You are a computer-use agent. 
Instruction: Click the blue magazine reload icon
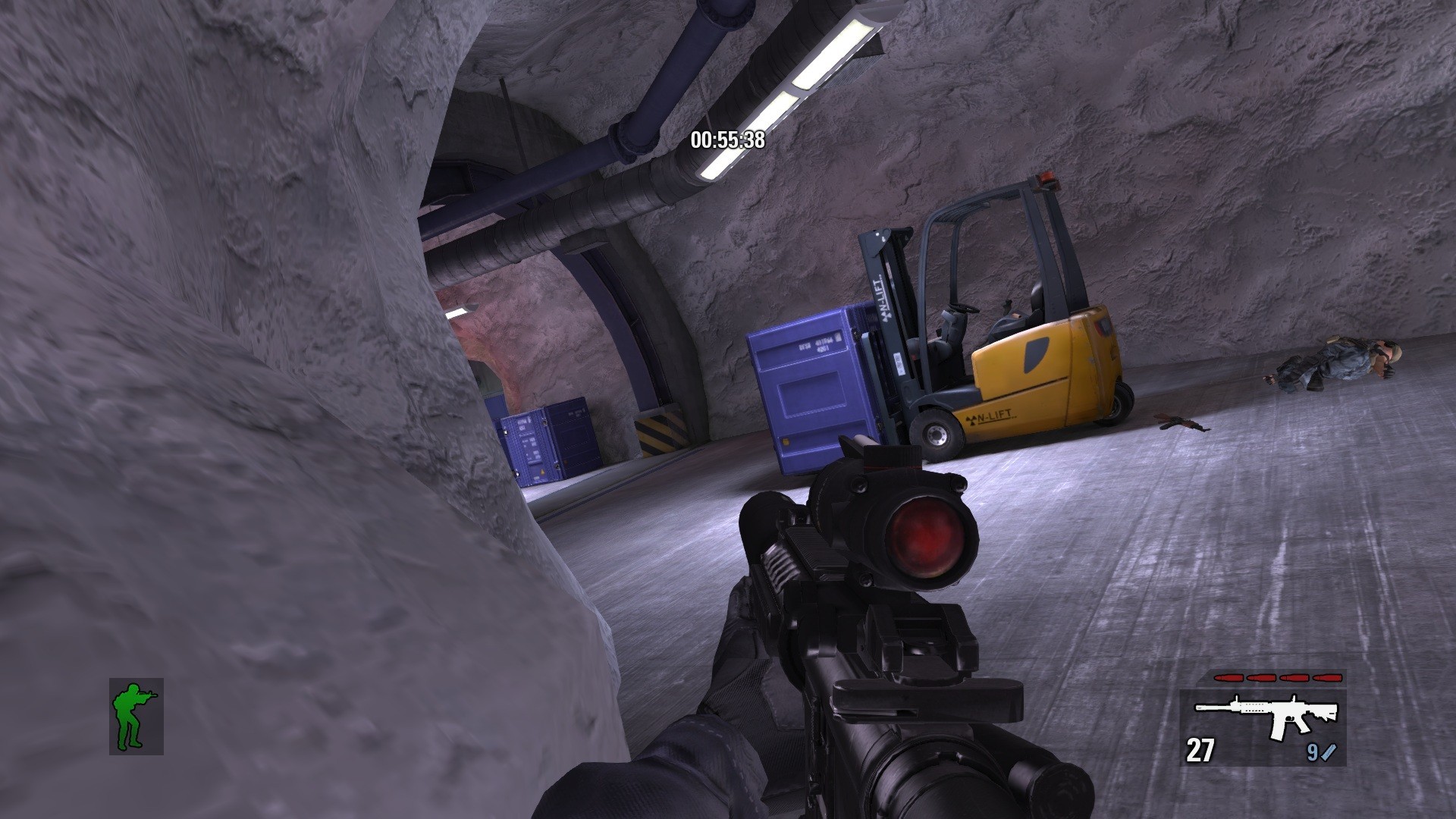pos(1329,752)
